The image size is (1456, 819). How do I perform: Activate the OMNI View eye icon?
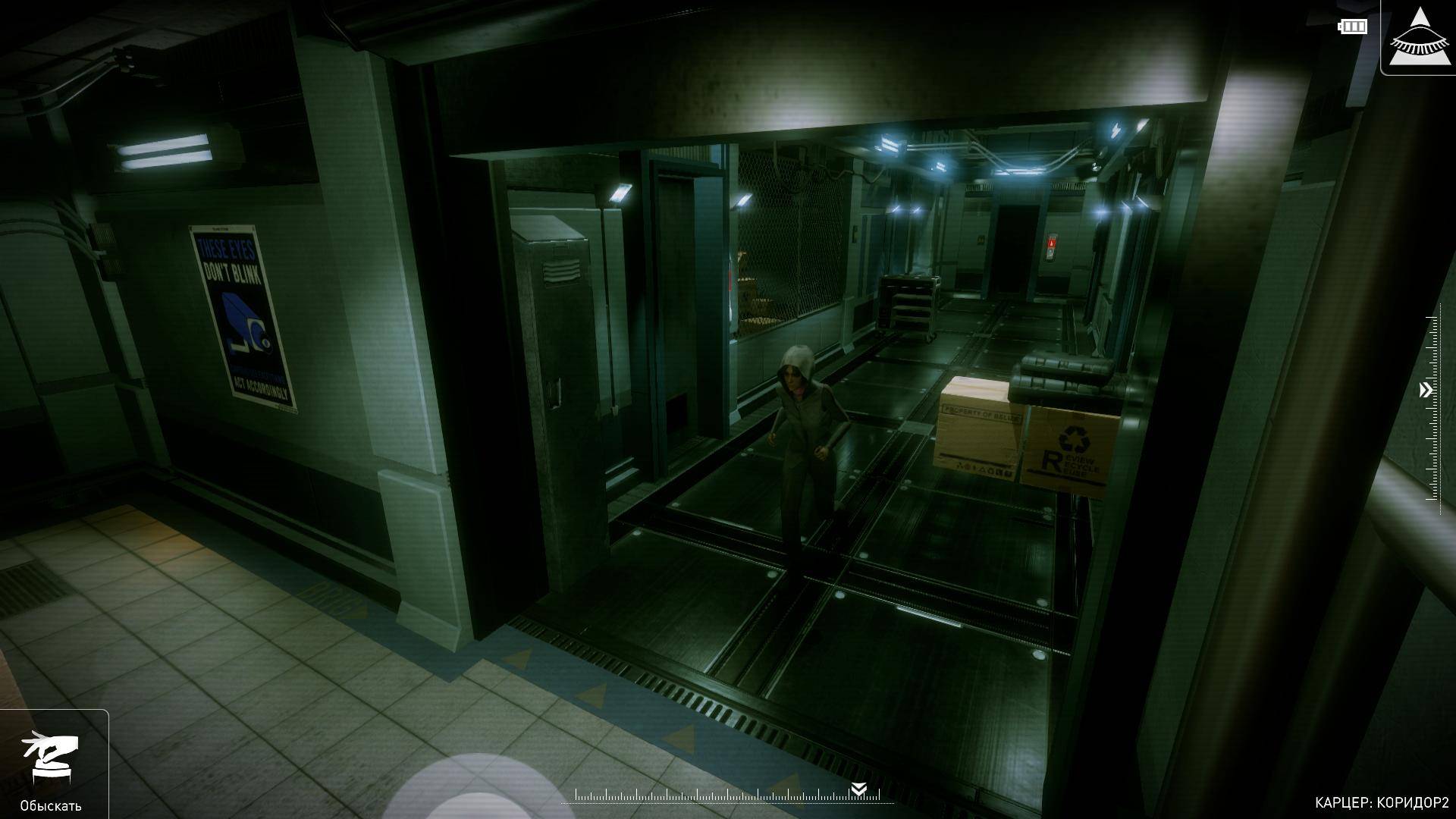[1419, 36]
